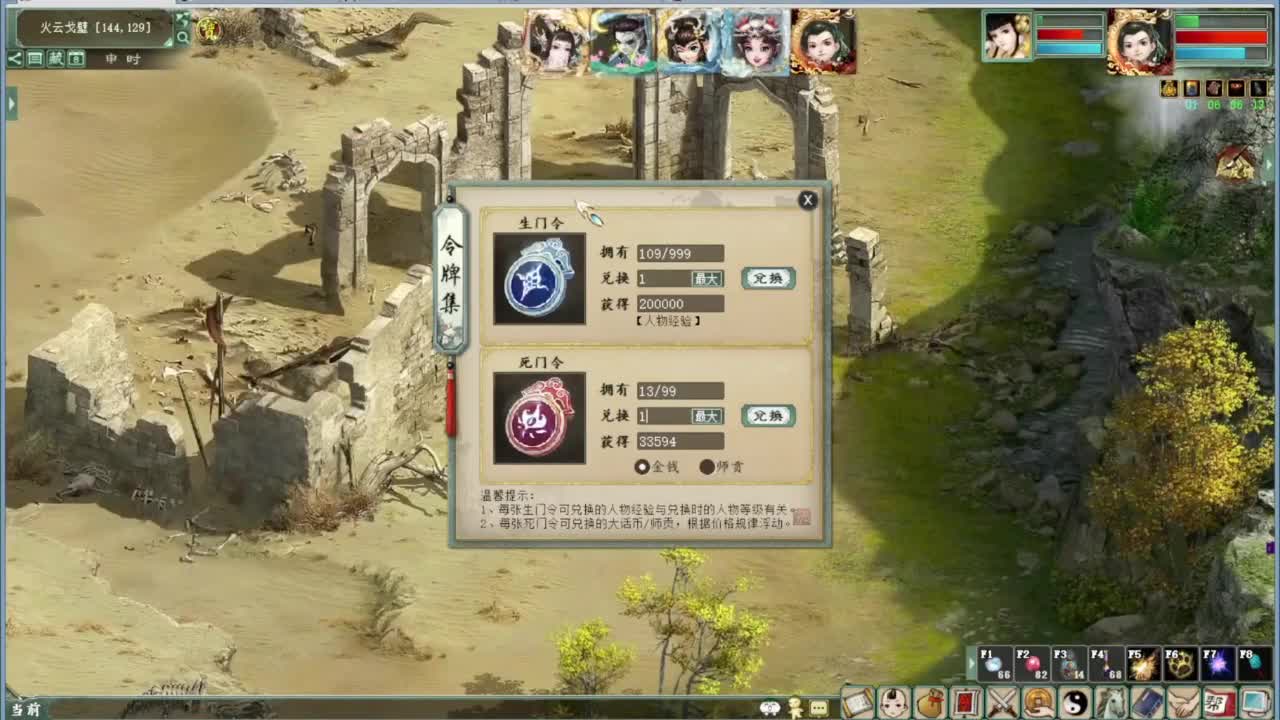Open the item bag icon in bottom toolbar

[x=928, y=702]
